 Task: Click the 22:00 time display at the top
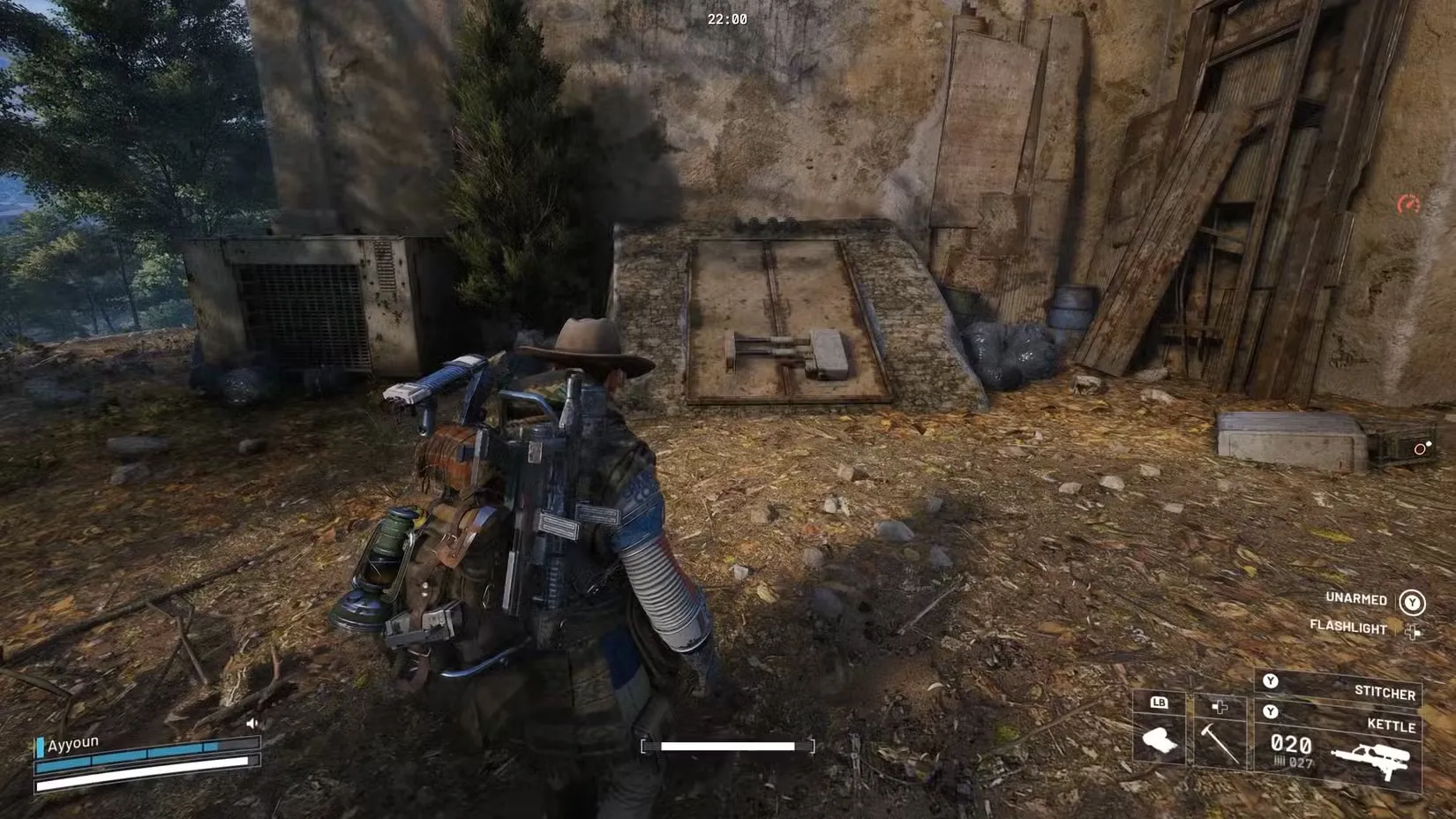pyautogui.click(x=725, y=17)
